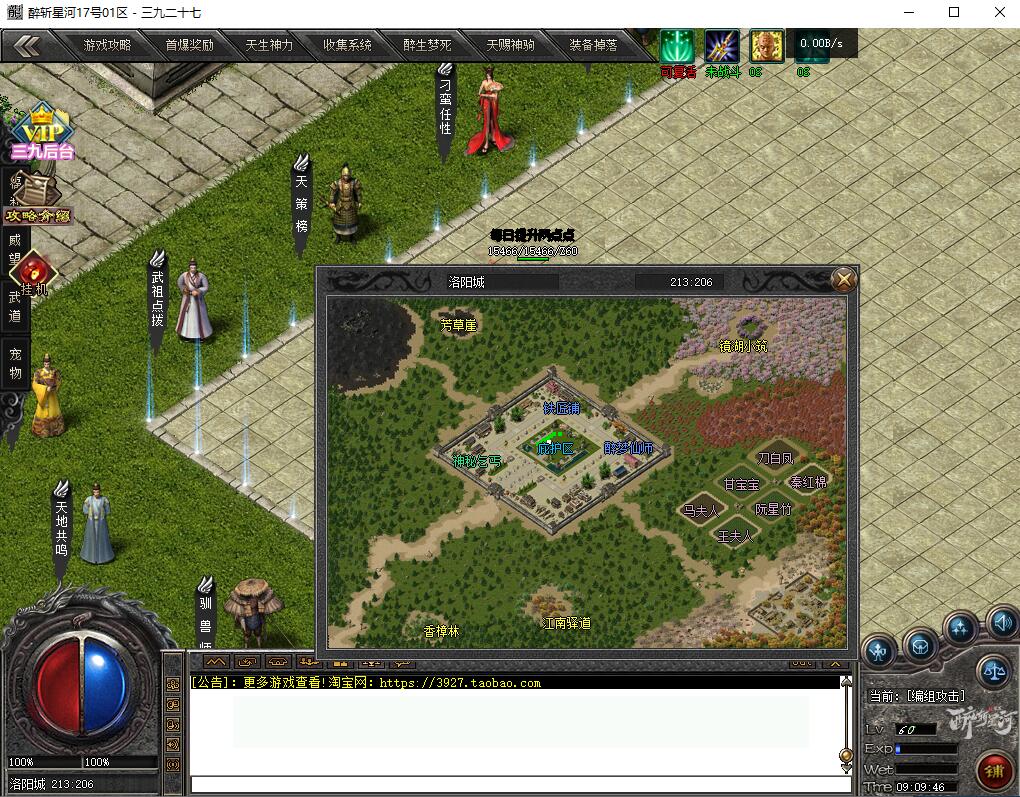Image resolution: width=1020 pixels, height=797 pixels.
Task: Collapse the top menu bar with double-arrow button
Action: pyautogui.click(x=27, y=45)
